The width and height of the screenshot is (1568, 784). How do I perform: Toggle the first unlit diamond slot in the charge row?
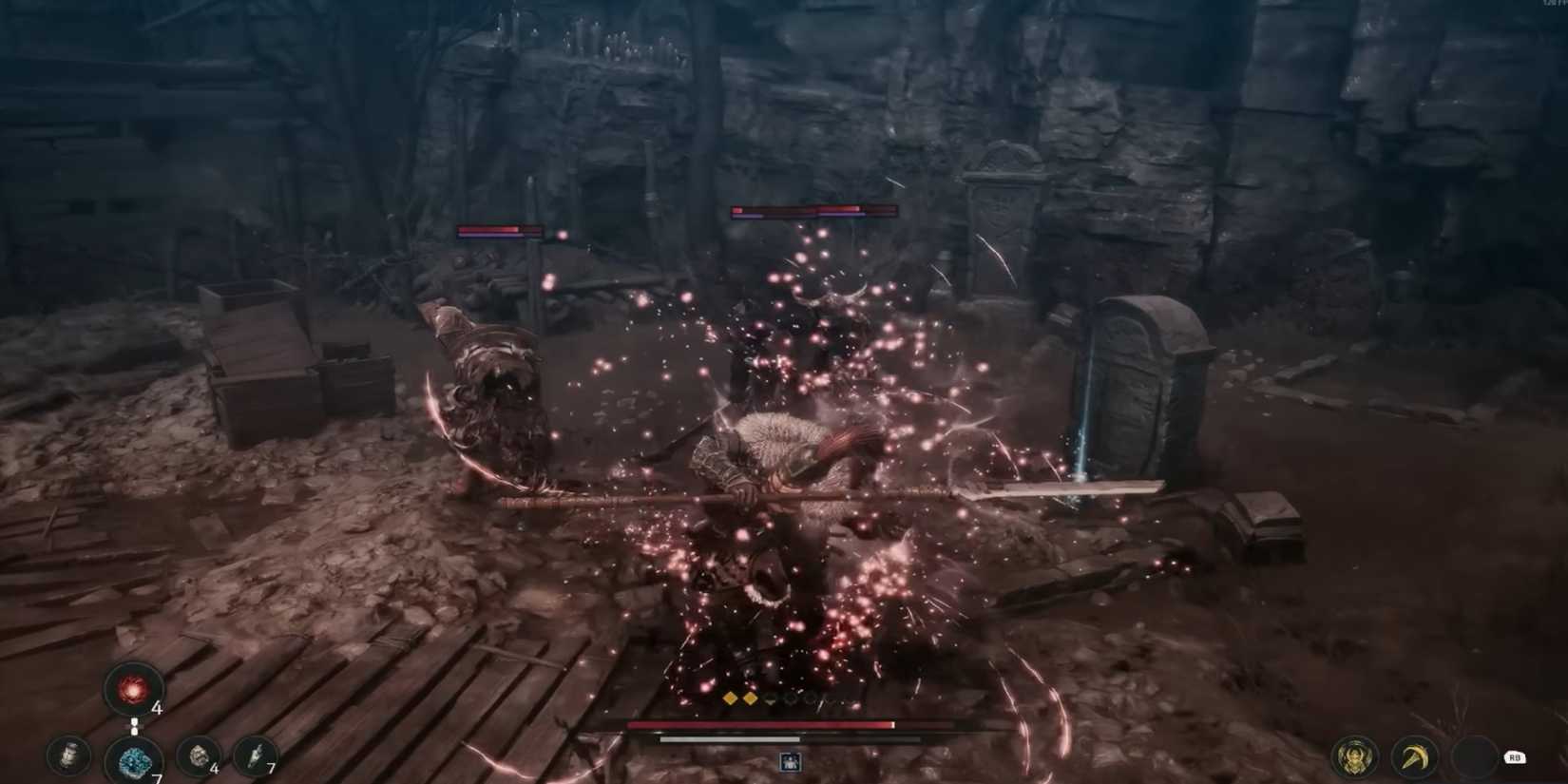coord(771,698)
